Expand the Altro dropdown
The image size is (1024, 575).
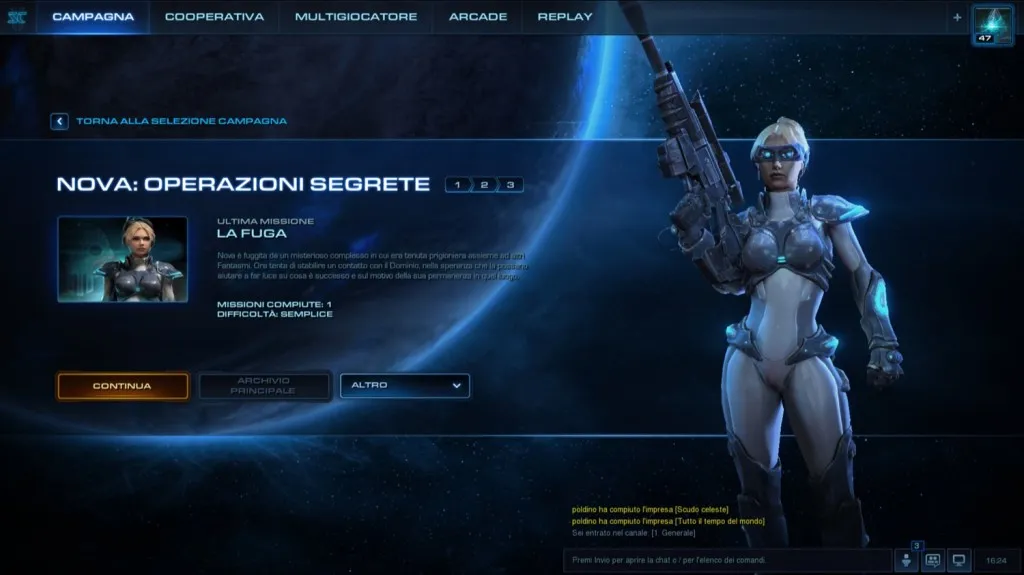pos(405,386)
